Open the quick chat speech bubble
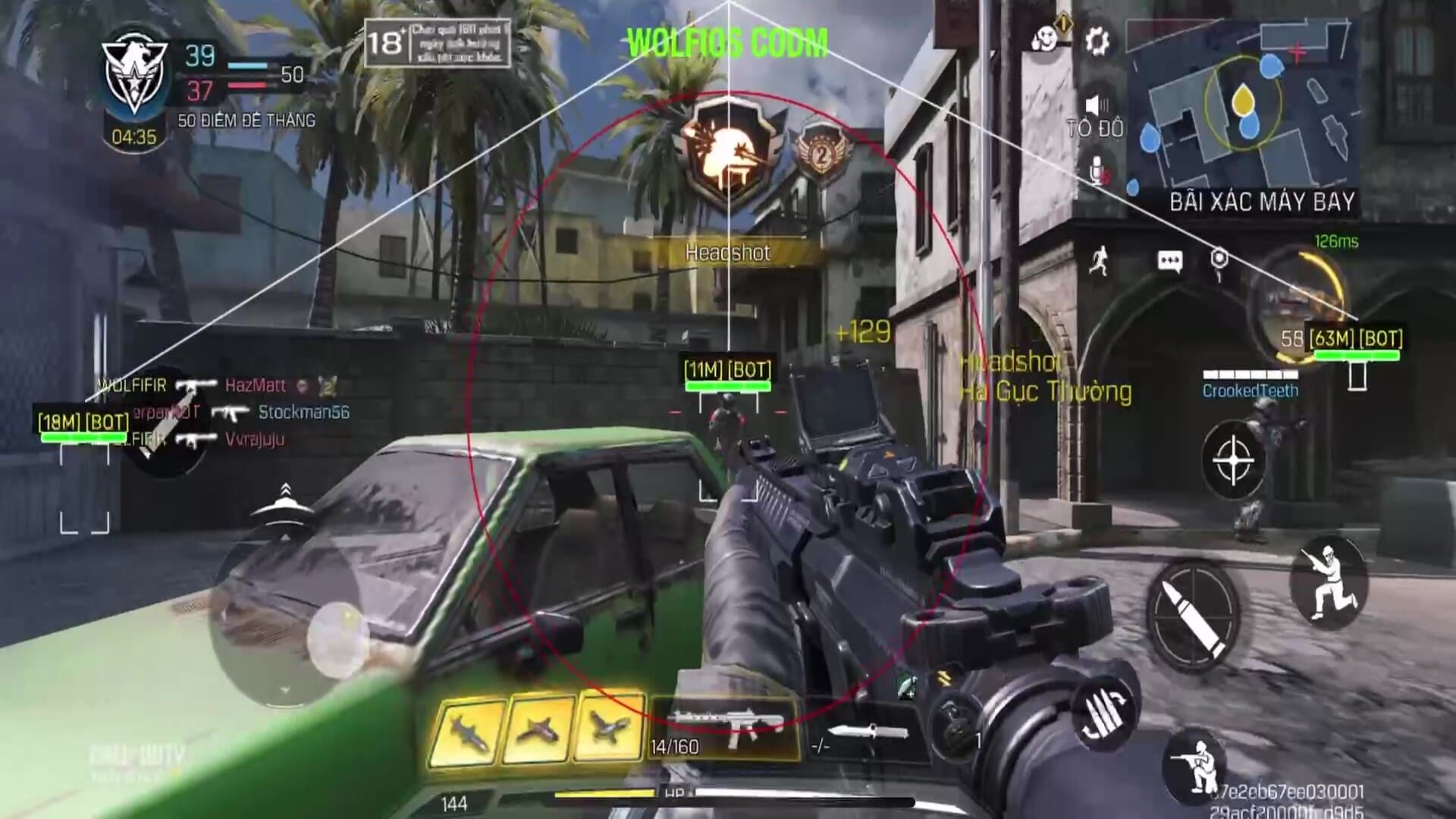1456x819 pixels. [x=1170, y=262]
